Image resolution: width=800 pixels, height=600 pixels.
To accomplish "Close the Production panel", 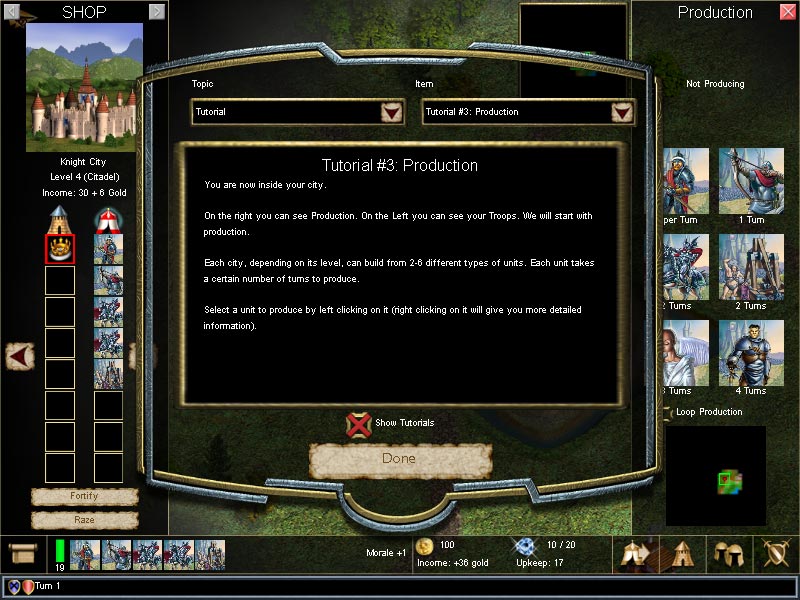I will [788, 12].
